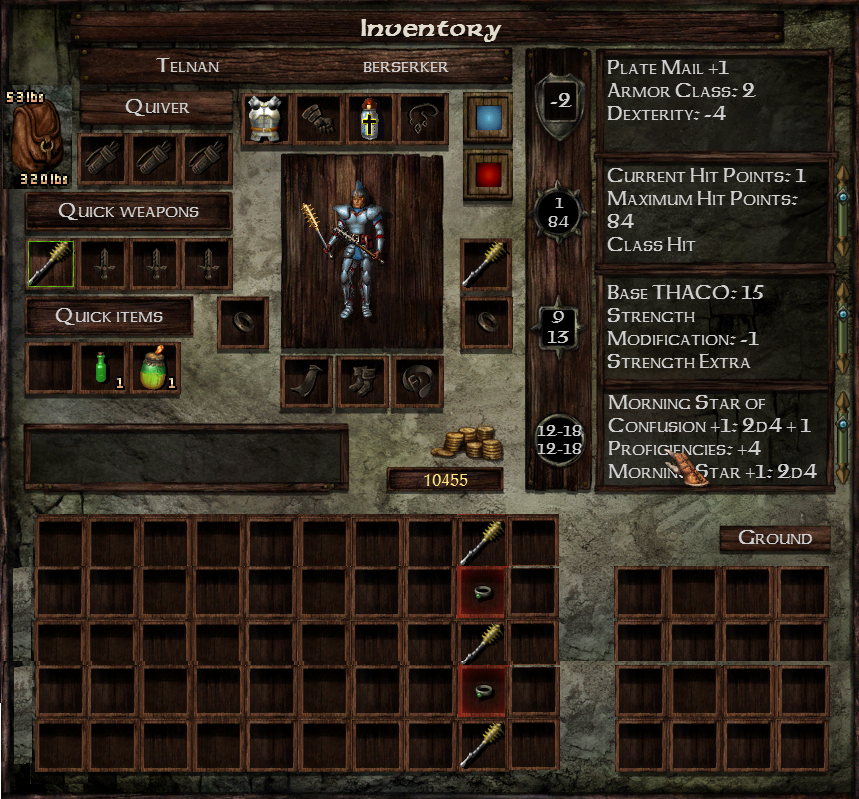Choose the red color swatch
Screen dimensions: 859x799
pos(488,175)
